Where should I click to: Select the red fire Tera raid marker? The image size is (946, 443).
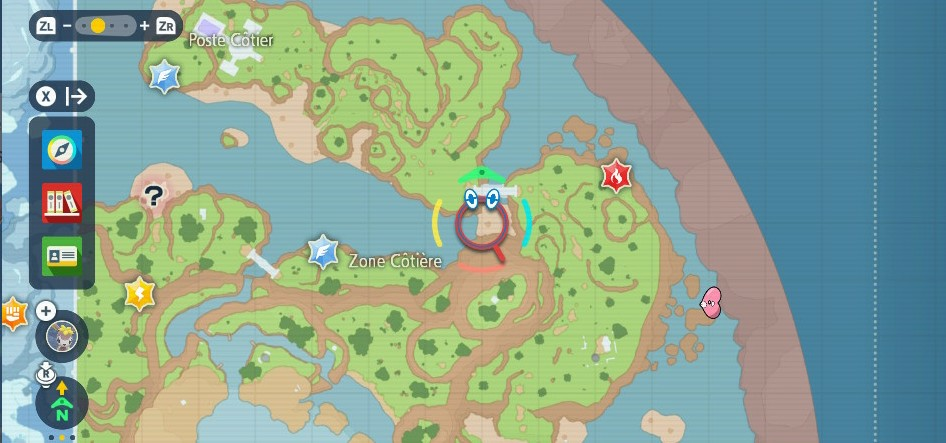pos(616,176)
